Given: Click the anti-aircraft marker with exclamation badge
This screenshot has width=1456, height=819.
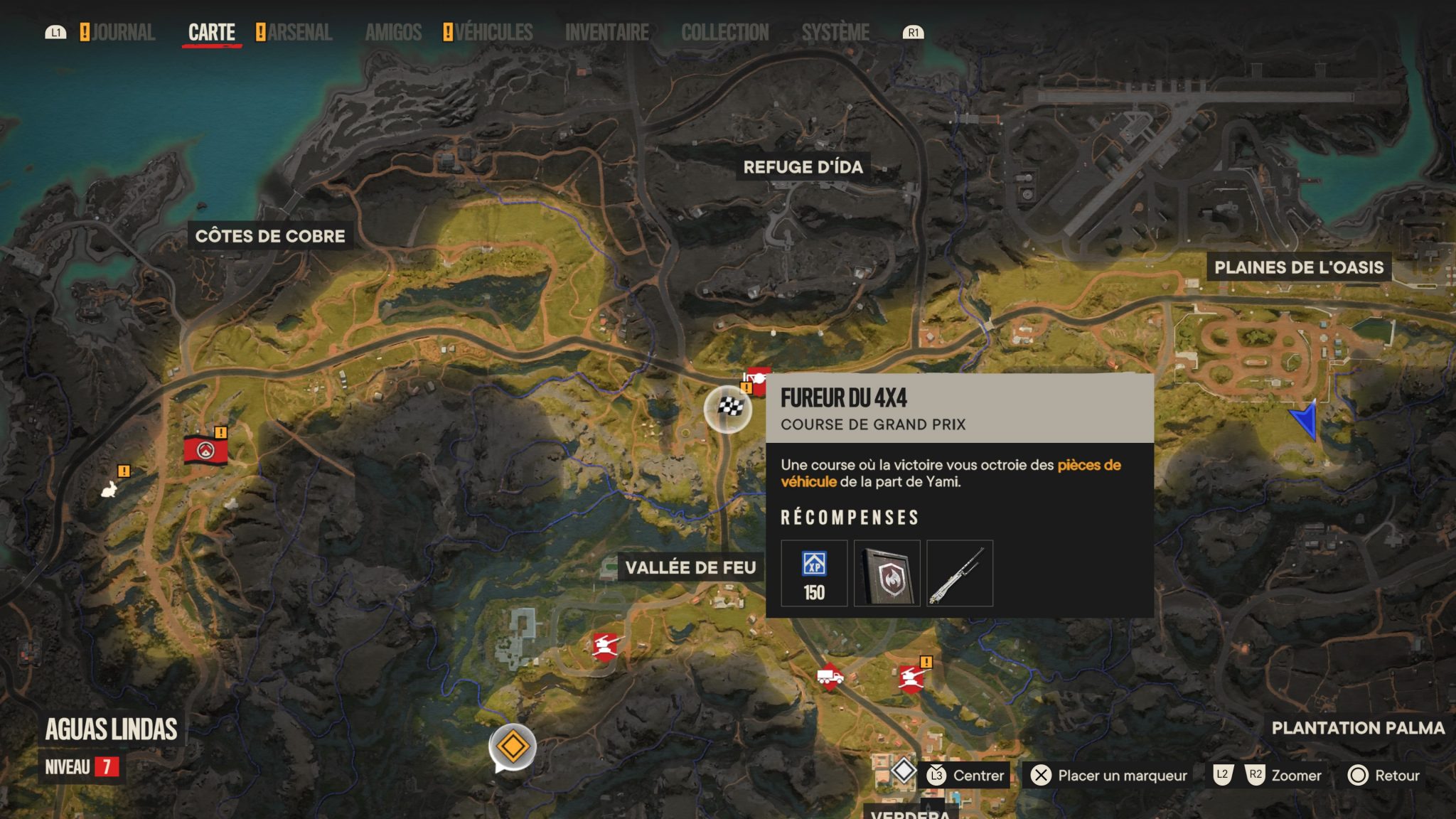Looking at the screenshot, I should 911,678.
